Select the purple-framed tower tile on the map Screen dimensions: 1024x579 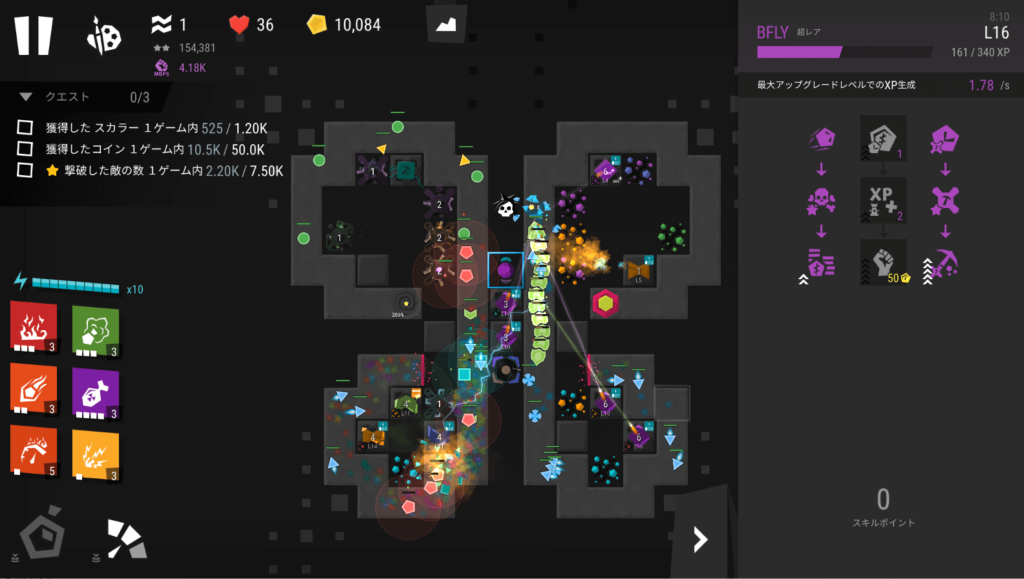(x=505, y=270)
